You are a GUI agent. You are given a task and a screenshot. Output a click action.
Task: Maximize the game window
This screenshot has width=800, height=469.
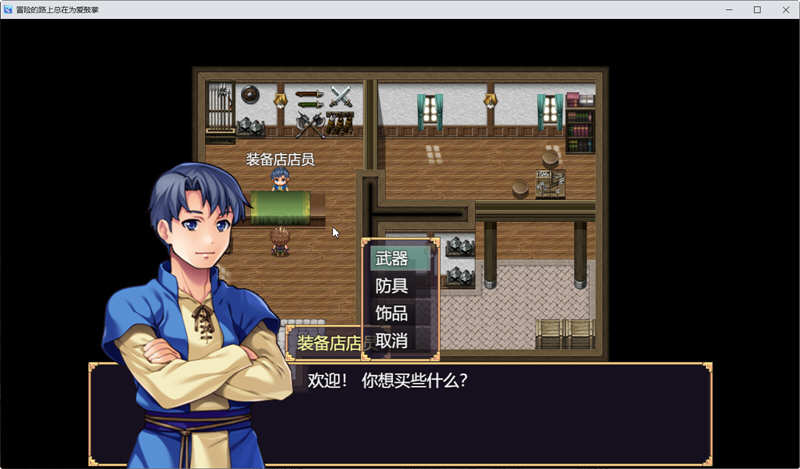coord(756,9)
